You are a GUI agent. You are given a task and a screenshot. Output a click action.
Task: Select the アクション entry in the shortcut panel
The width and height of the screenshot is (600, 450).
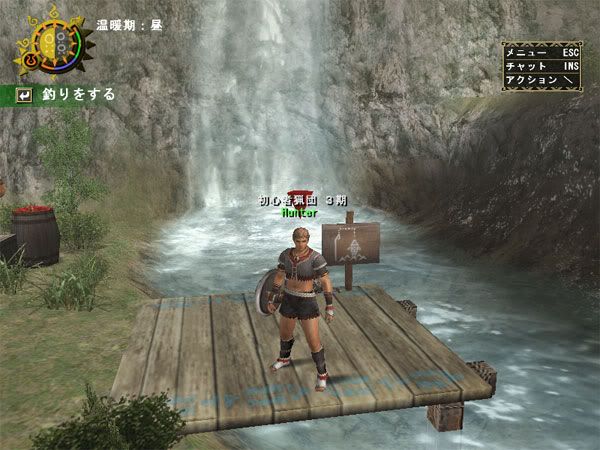coord(541,79)
